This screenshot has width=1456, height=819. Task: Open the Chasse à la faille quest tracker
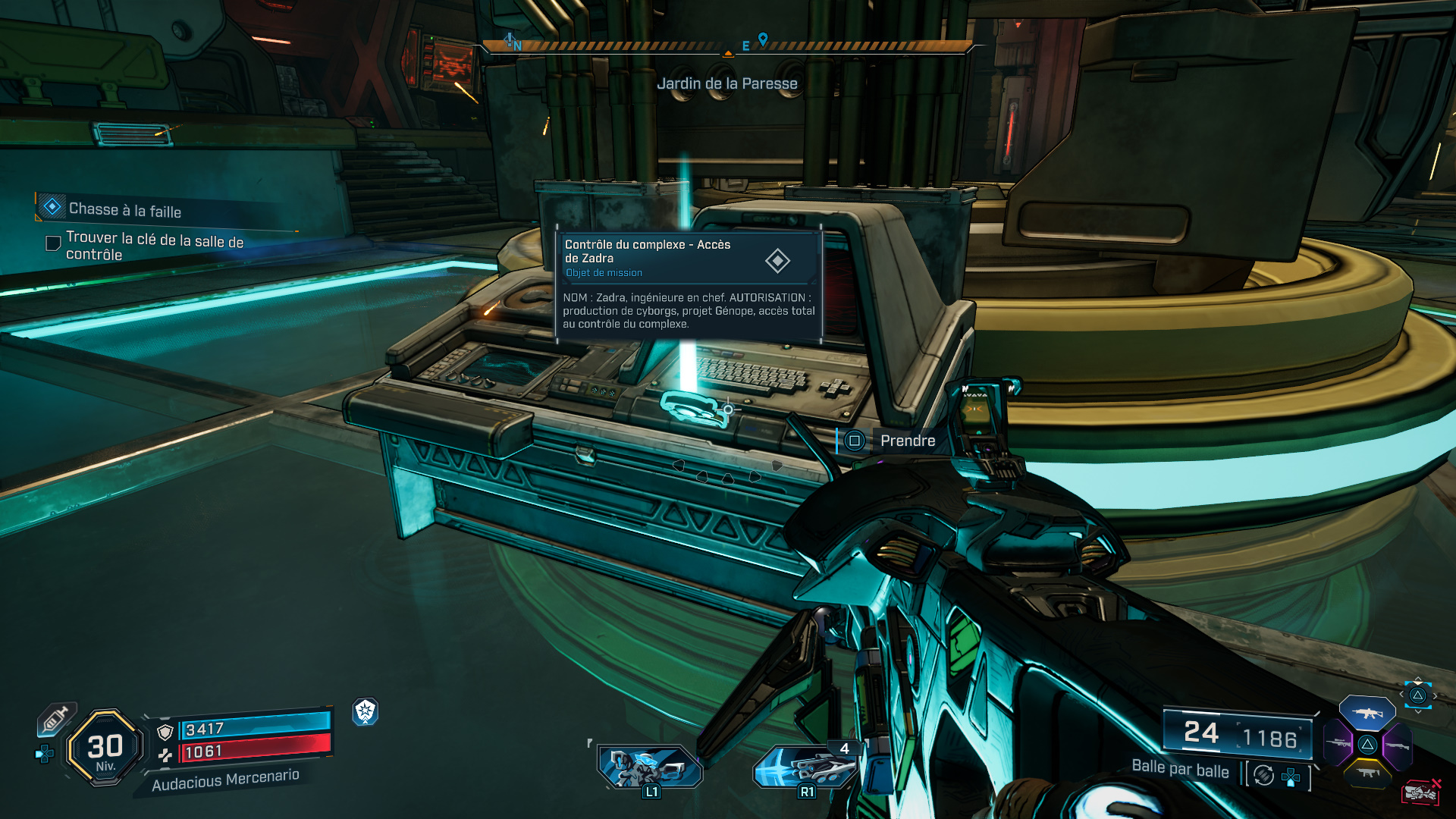pos(125,209)
